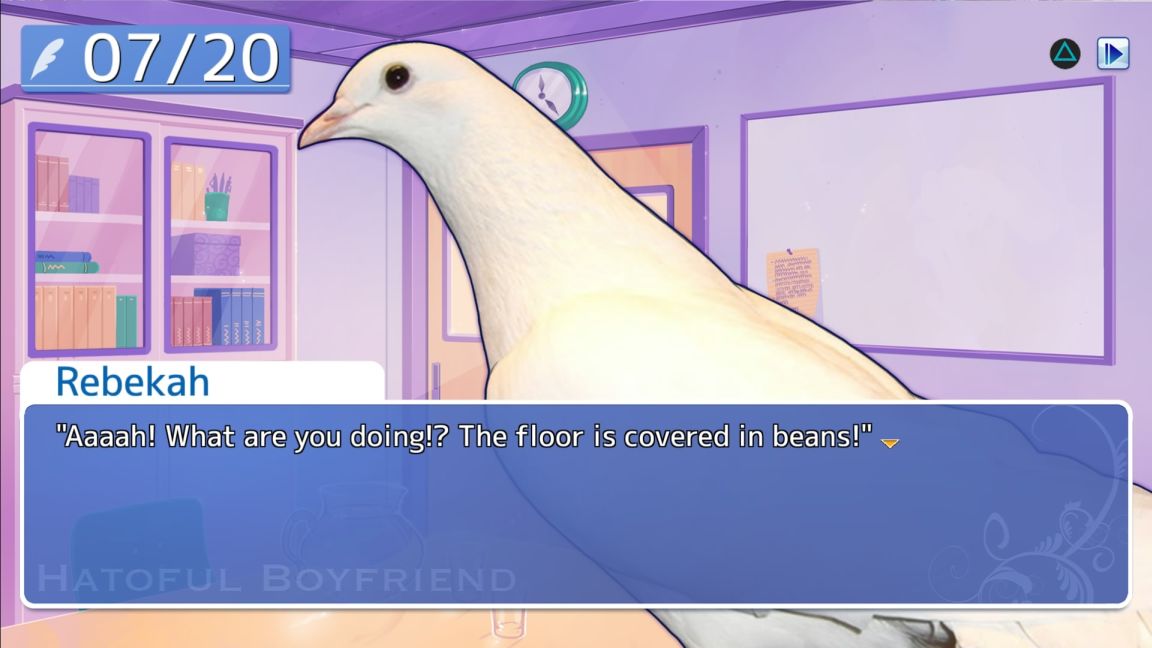The width and height of the screenshot is (1152, 648).
Task: Click the fast-forward skip button
Action: point(1112,53)
